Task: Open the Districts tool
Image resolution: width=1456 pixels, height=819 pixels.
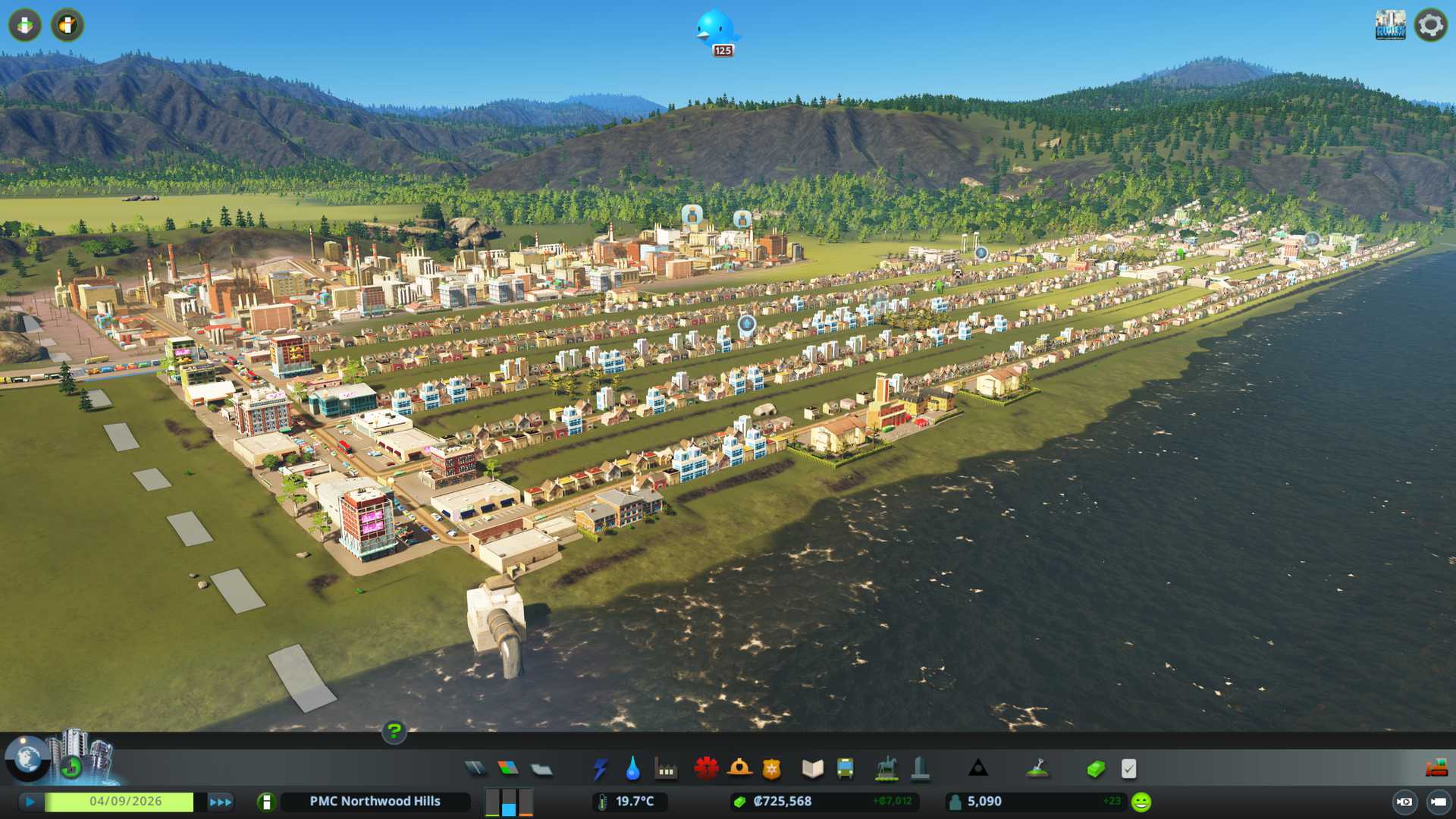Action: pyautogui.click(x=541, y=769)
